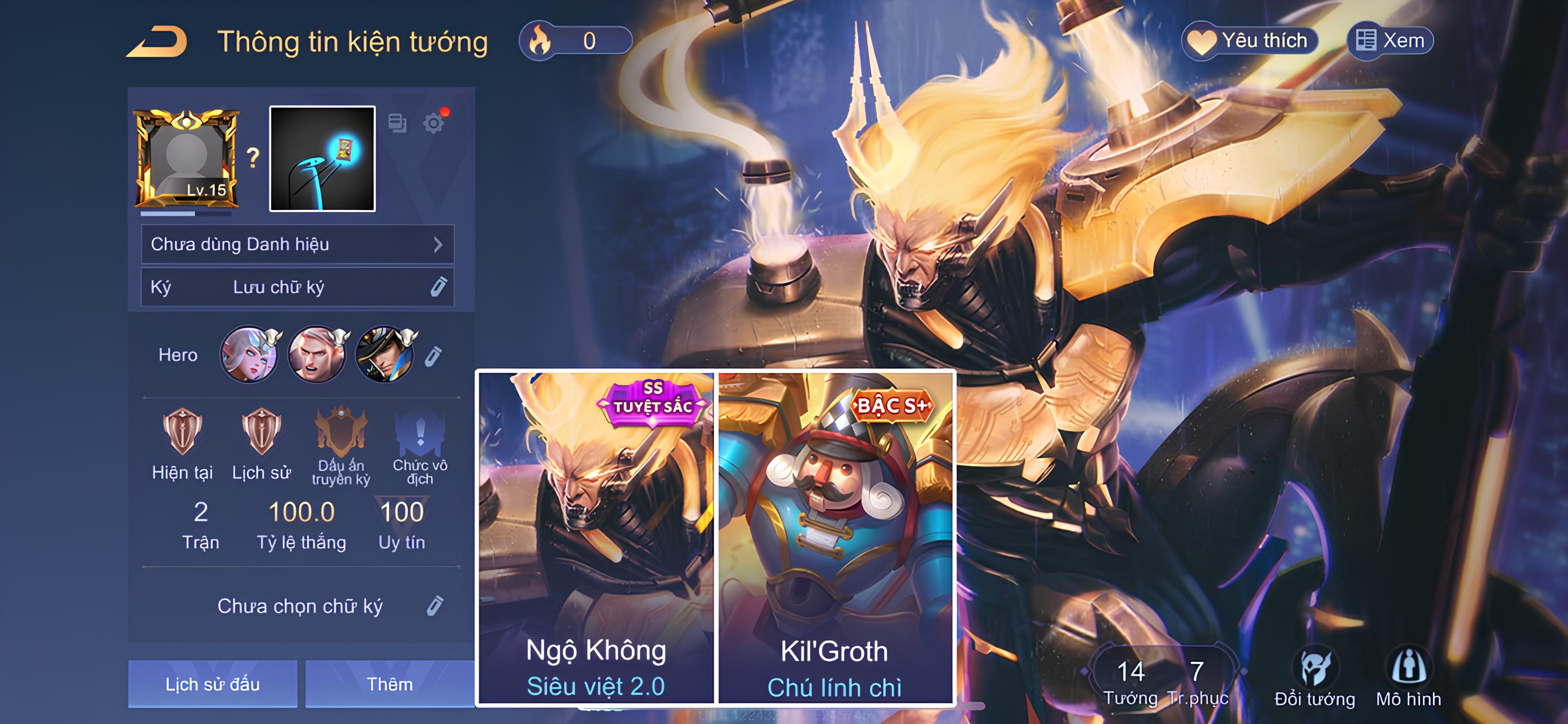Select the Hiện tại rank badge

[182, 444]
